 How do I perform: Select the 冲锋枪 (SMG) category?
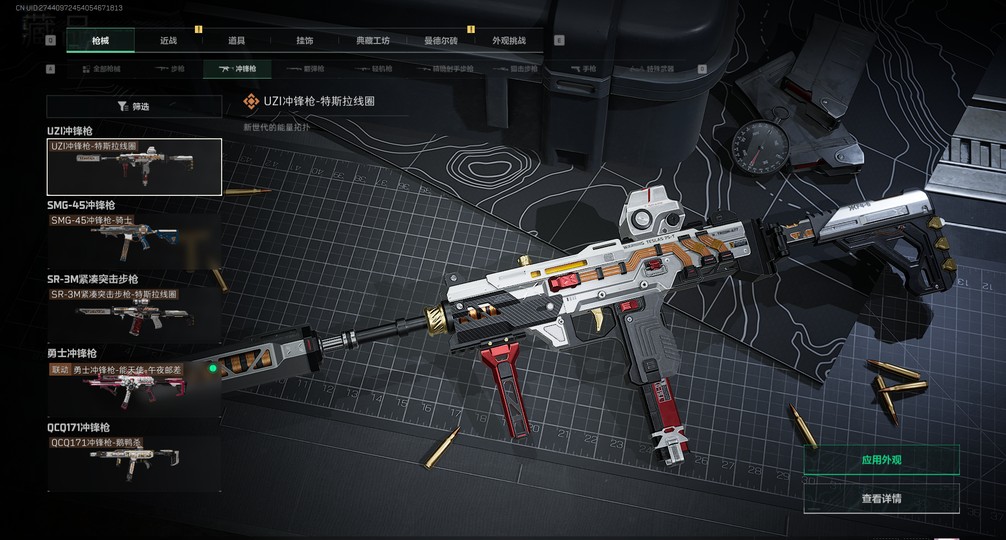click(237, 69)
